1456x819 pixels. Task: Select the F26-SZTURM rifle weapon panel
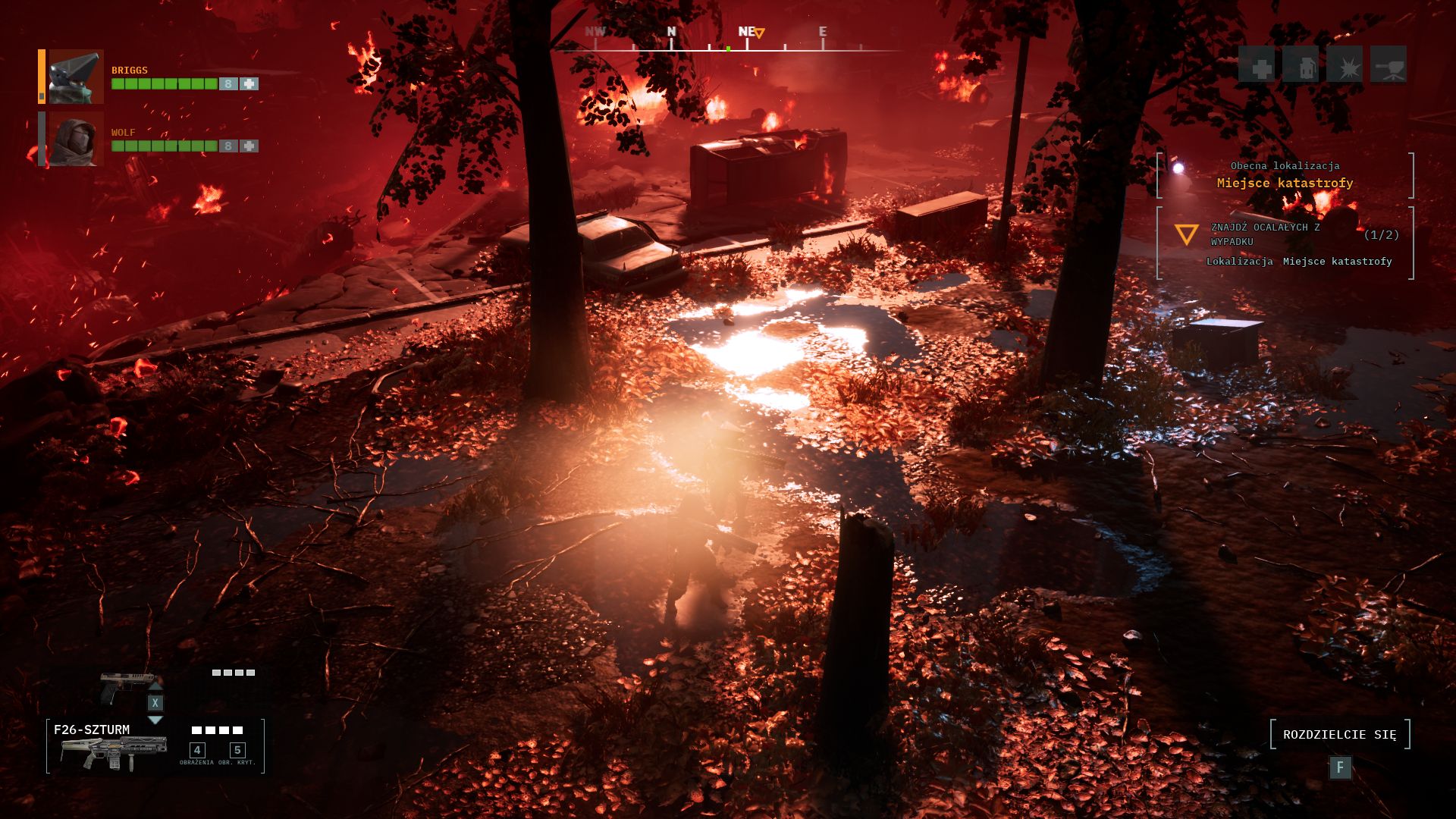pos(155,746)
